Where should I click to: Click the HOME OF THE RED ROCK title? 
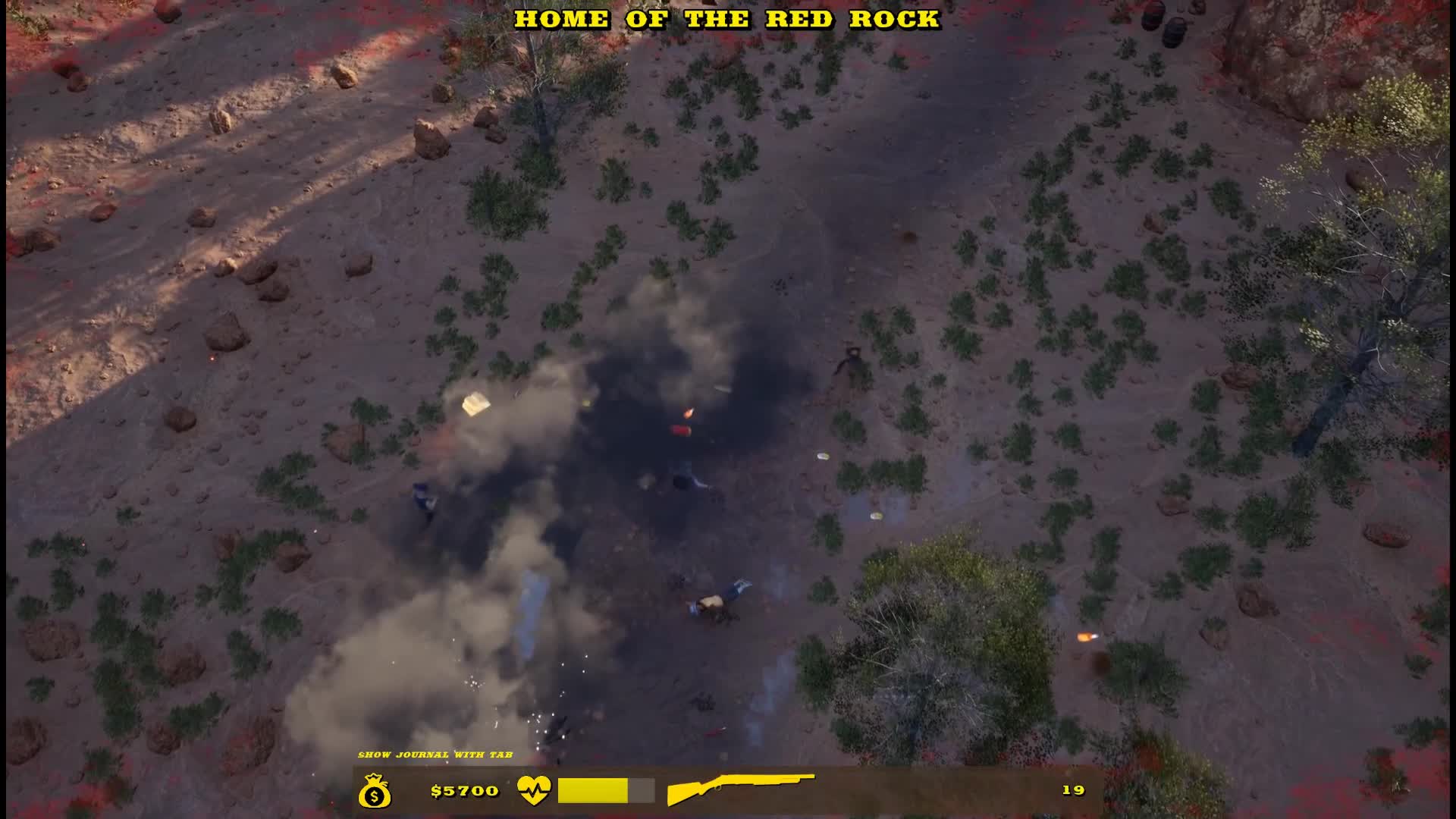pyautogui.click(x=727, y=20)
